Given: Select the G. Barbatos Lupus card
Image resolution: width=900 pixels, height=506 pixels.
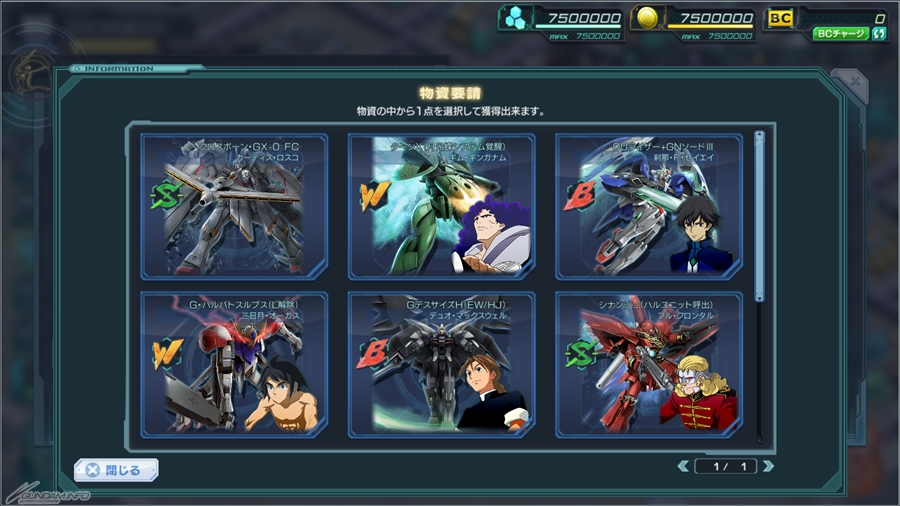Looking at the screenshot, I should [x=234, y=364].
